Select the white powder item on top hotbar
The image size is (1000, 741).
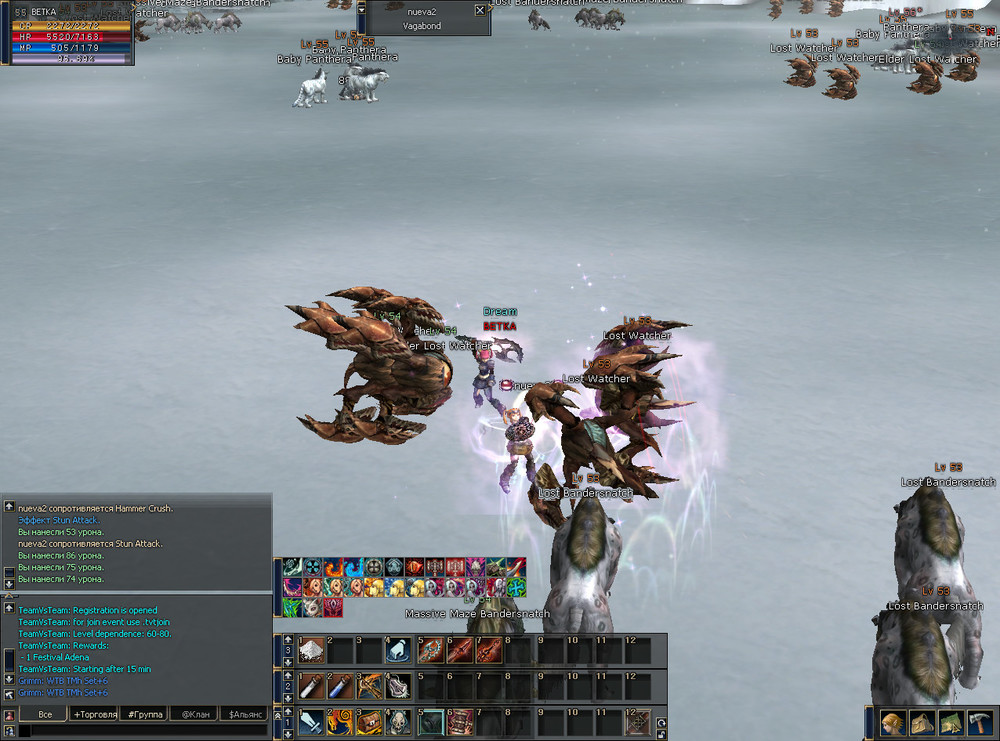pyautogui.click(x=312, y=651)
